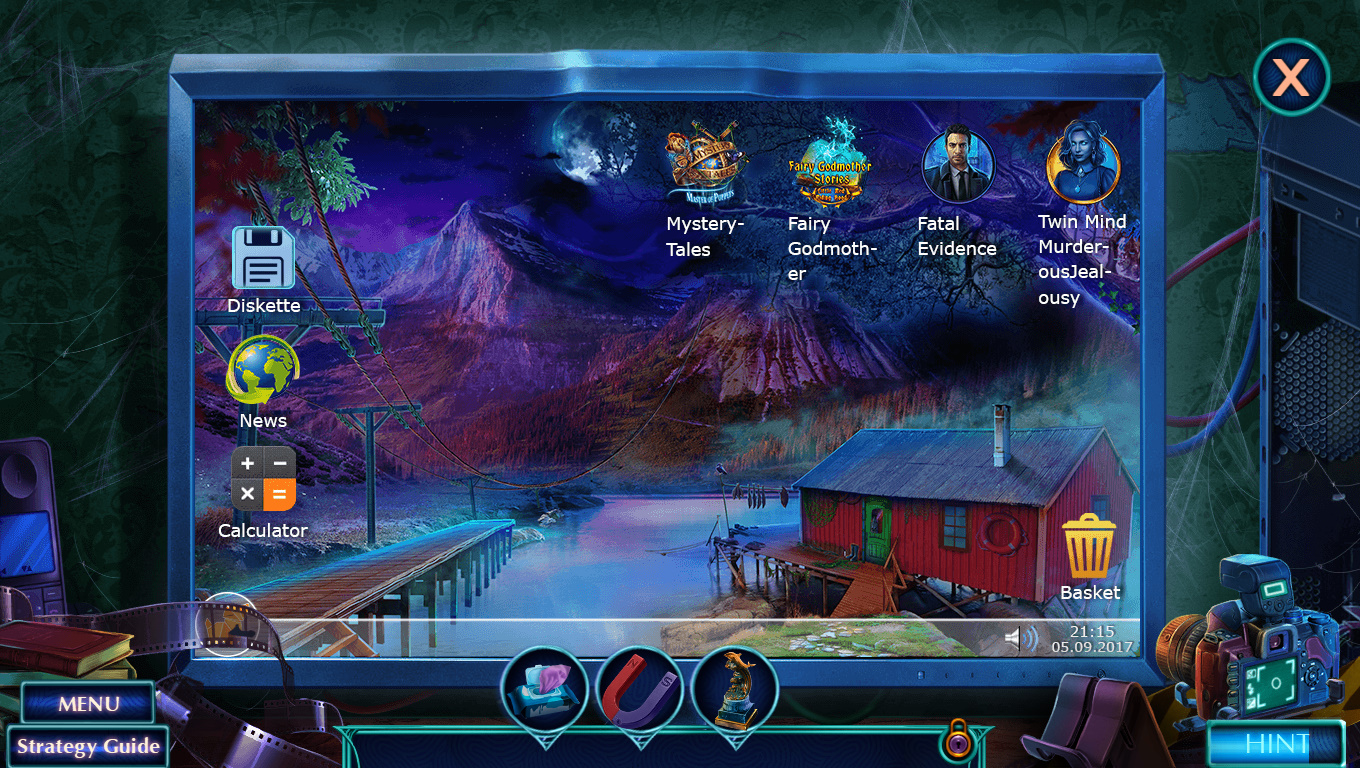
Task: Open the round start button on the taskbar
Action: point(228,625)
